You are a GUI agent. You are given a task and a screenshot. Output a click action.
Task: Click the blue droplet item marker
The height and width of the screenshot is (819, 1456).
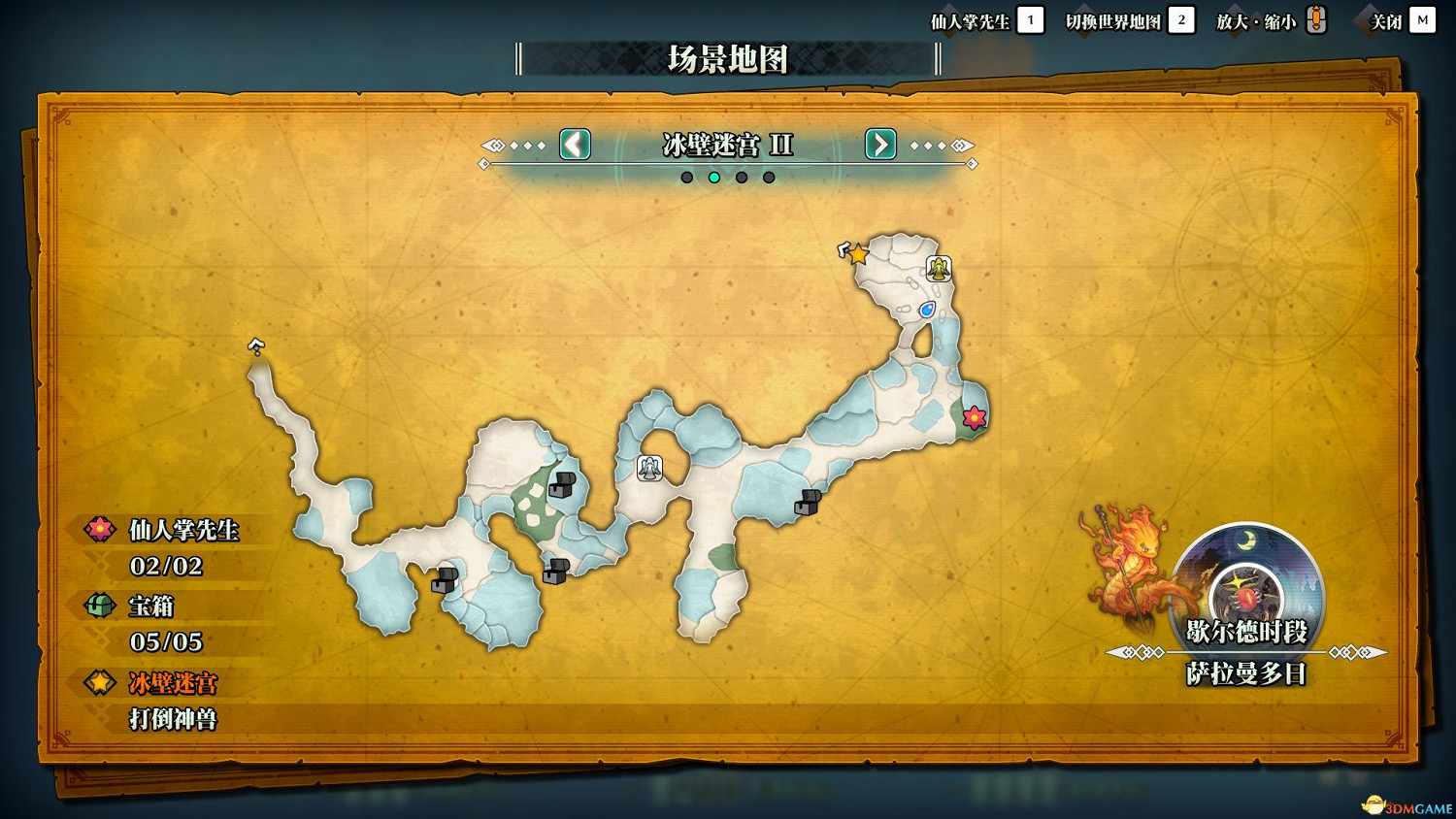(928, 309)
